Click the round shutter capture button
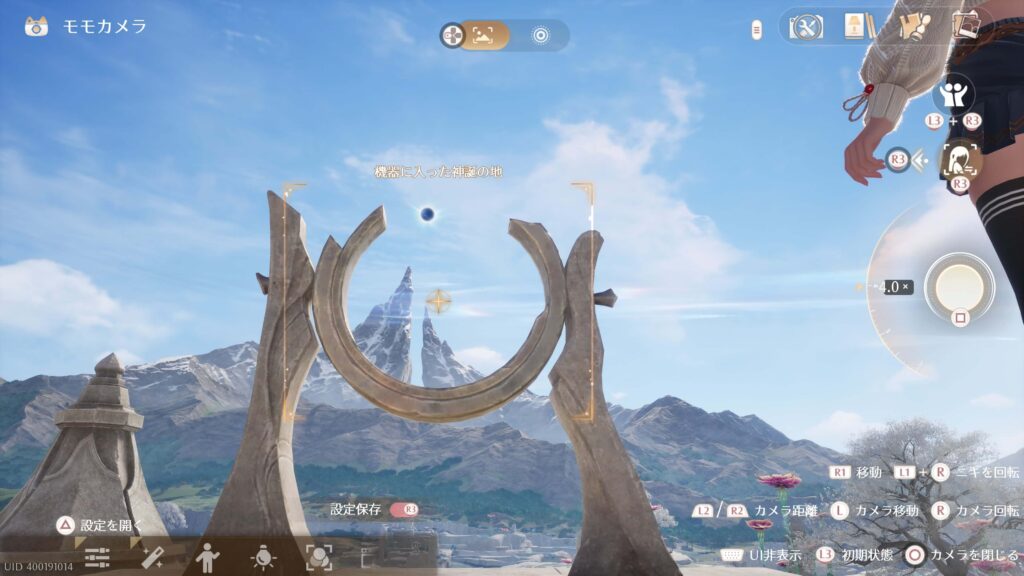 click(959, 286)
